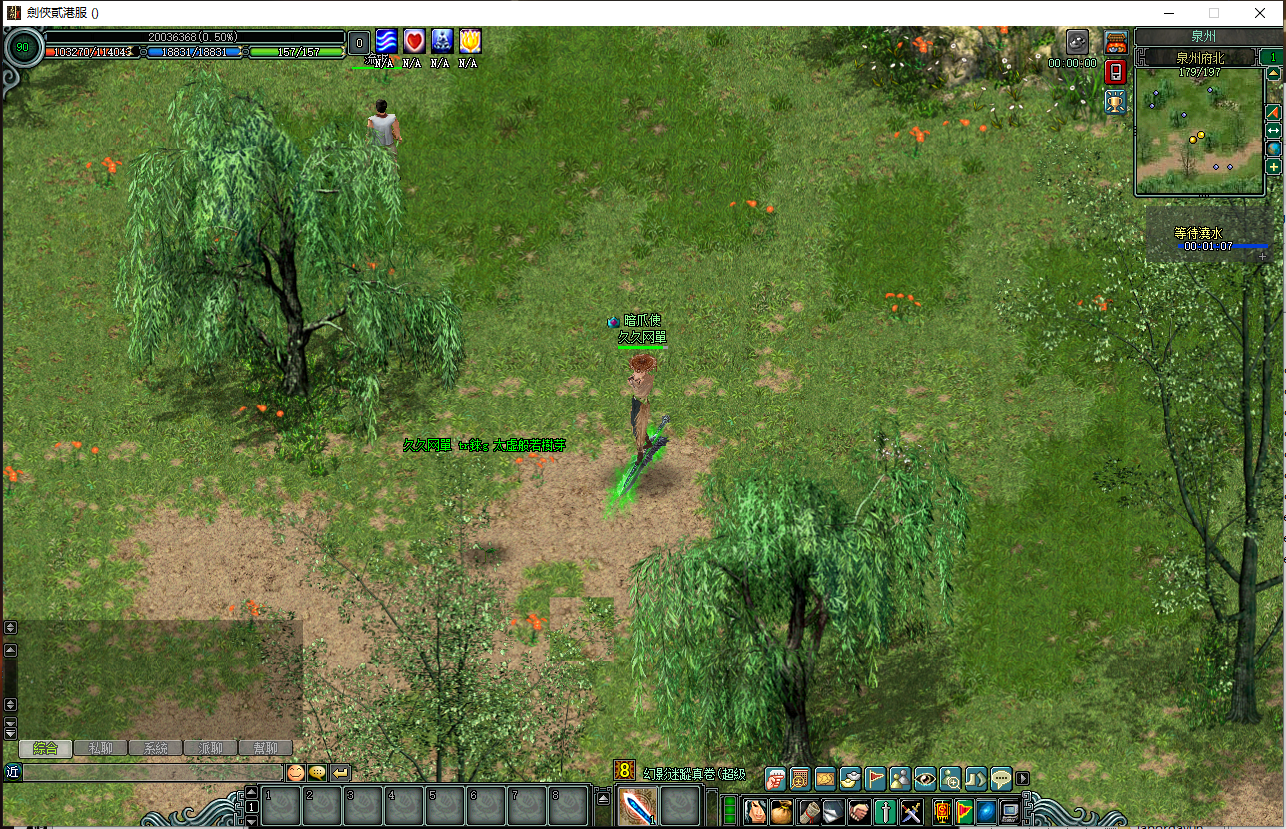Close the game window
1286x829 pixels.
[1261, 13]
